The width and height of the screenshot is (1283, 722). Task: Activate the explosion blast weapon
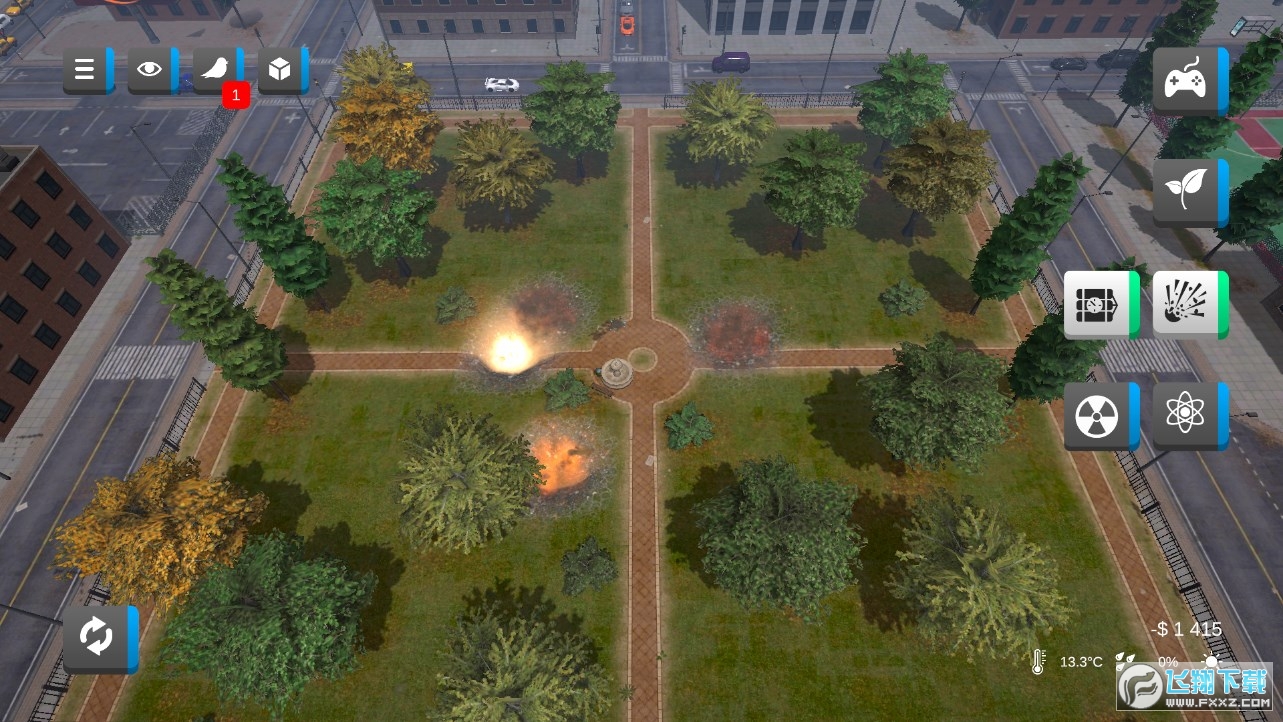tap(1187, 303)
